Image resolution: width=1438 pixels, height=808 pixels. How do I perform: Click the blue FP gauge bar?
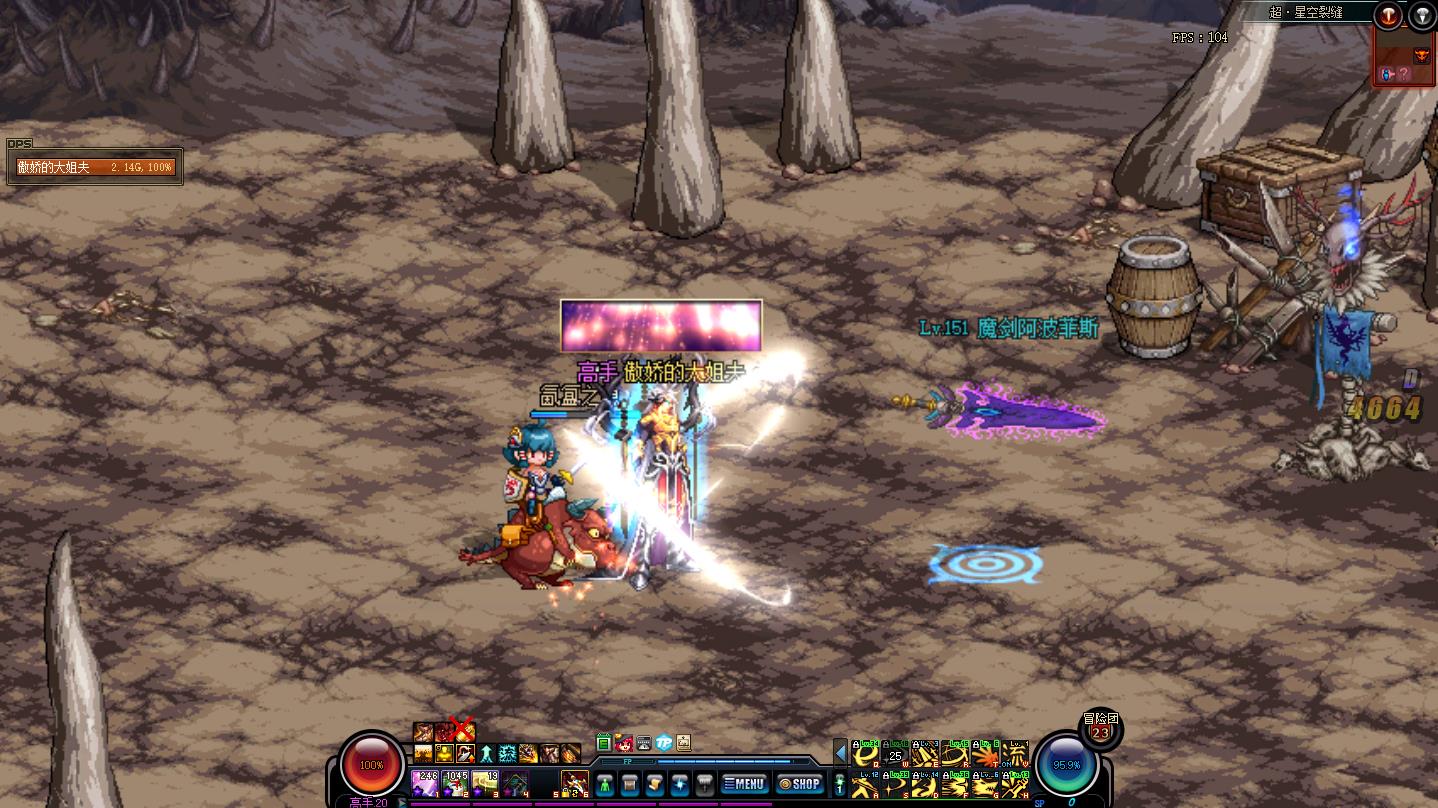[x=724, y=762]
